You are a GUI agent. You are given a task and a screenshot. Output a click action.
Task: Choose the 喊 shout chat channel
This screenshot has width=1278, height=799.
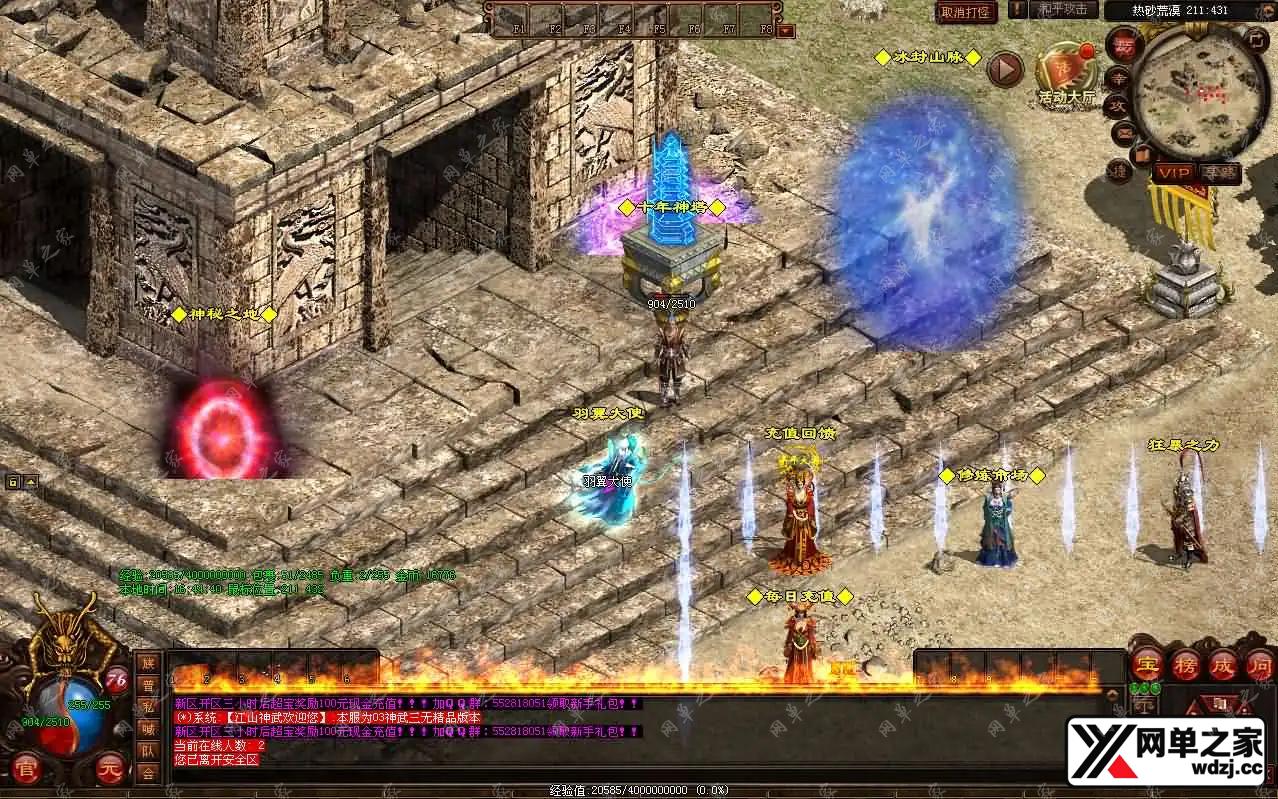(x=148, y=729)
